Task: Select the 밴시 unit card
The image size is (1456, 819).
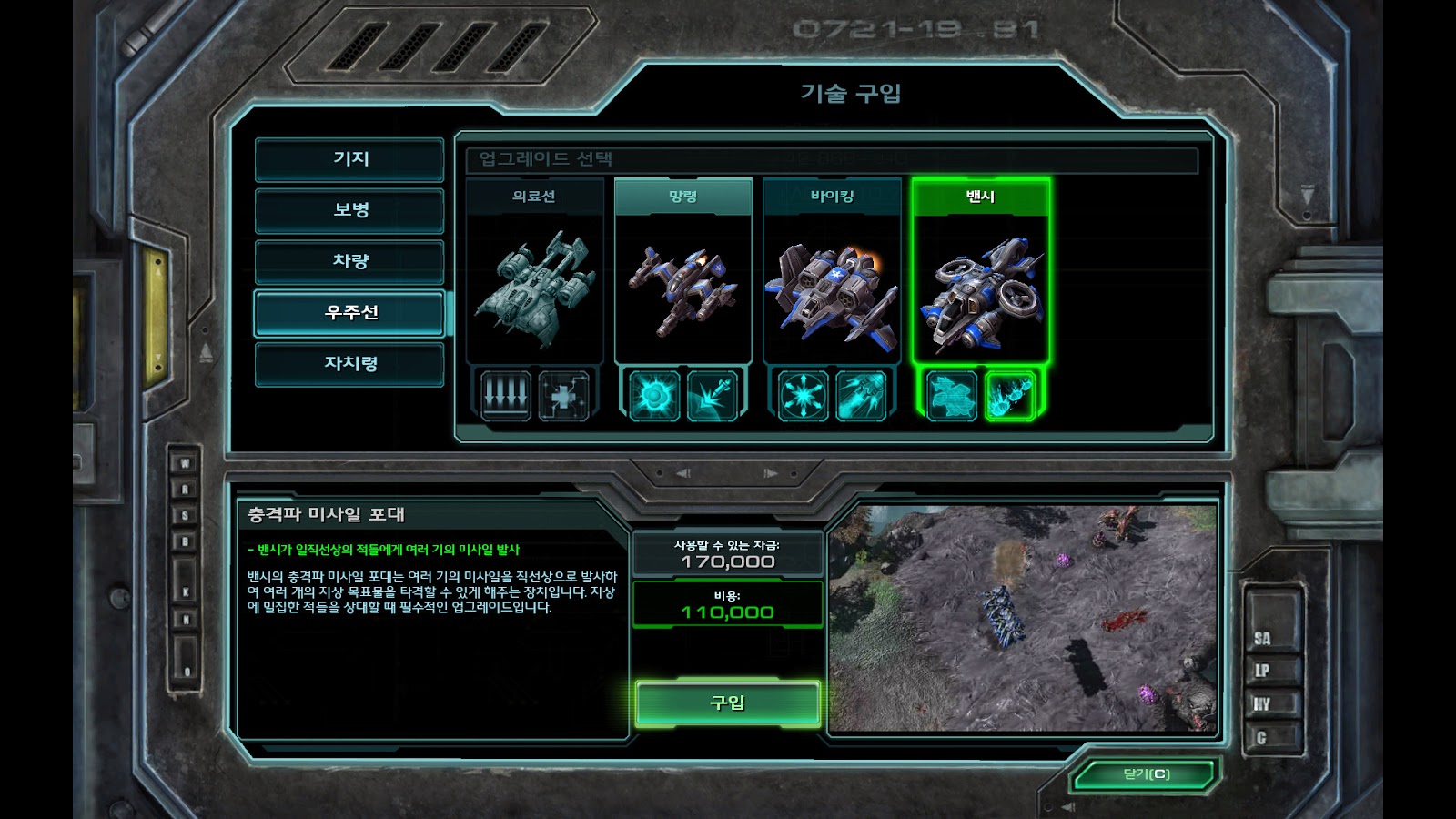Action: tap(980, 273)
